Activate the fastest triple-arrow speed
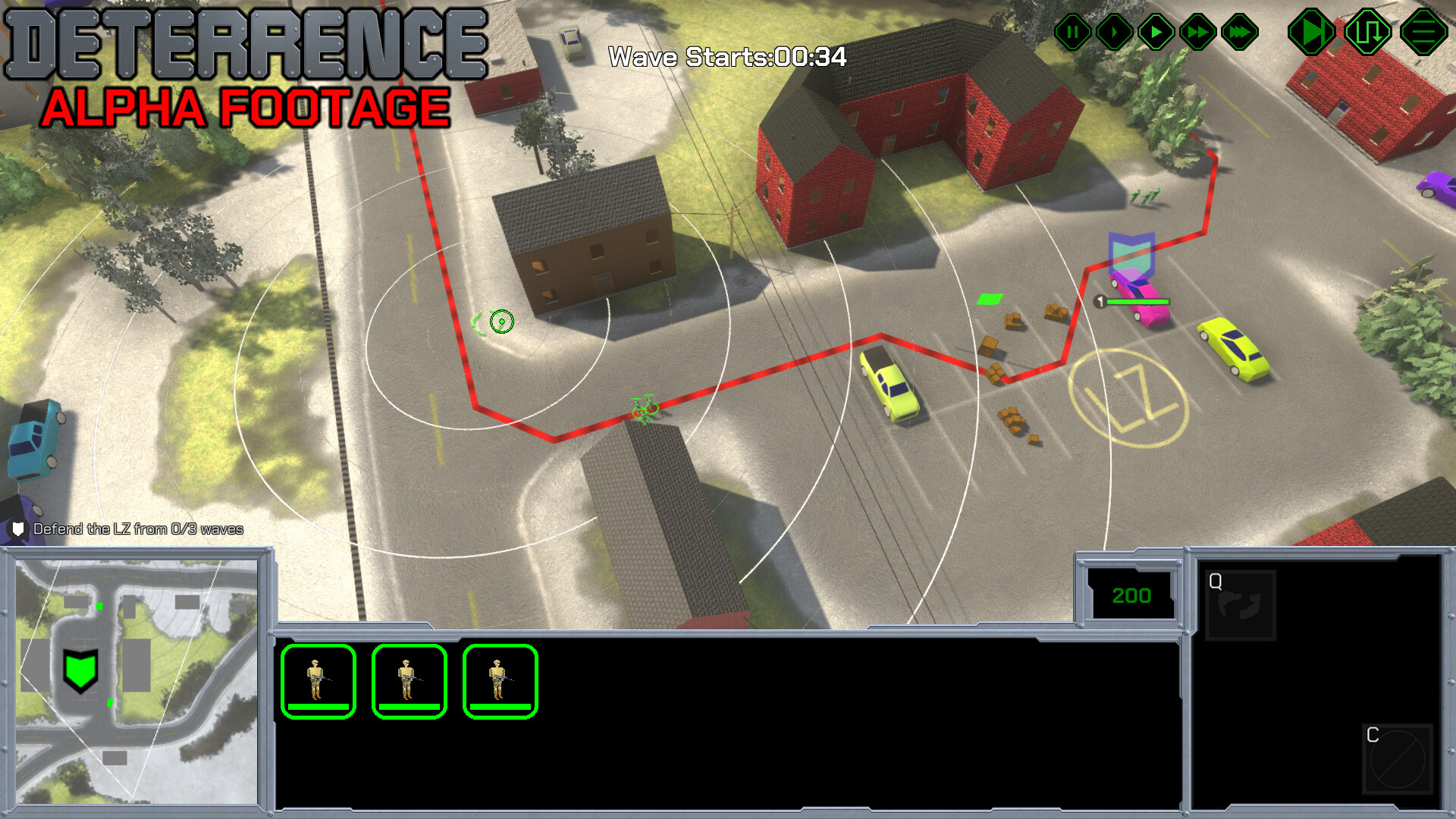The width and height of the screenshot is (1456, 819). tap(1239, 31)
